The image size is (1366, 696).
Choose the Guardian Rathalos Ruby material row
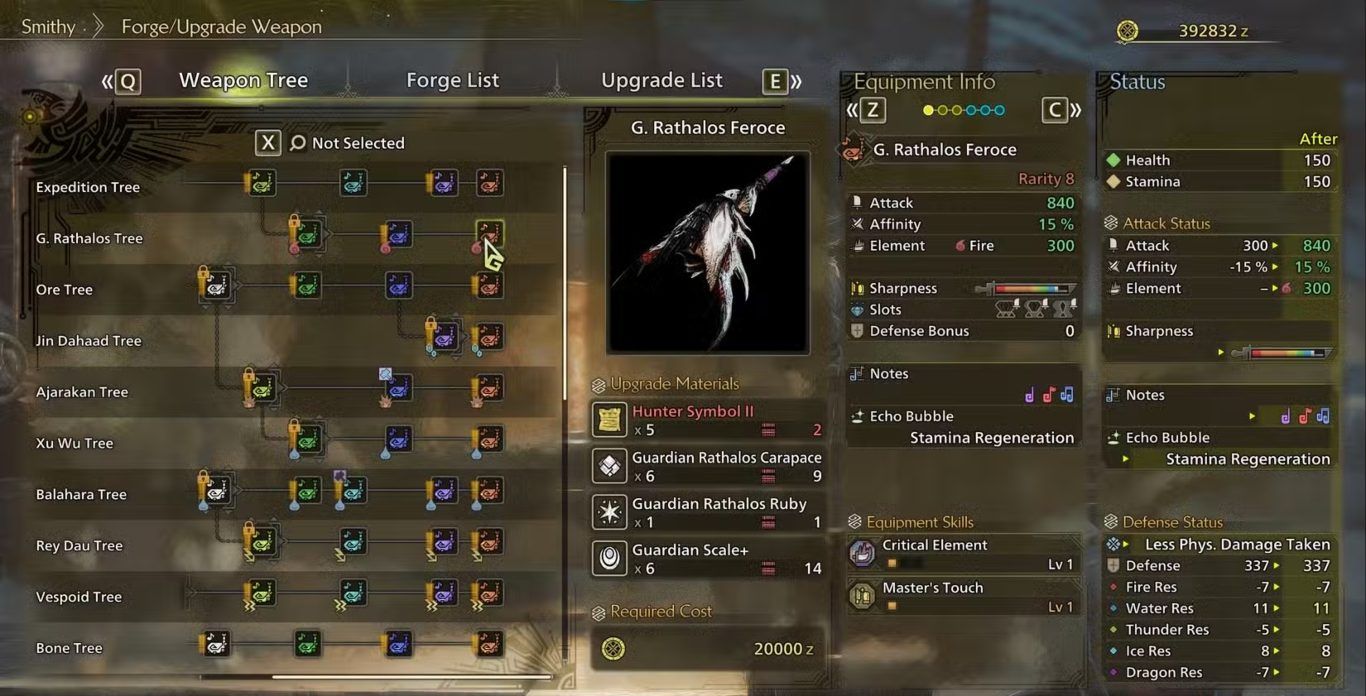[708, 512]
